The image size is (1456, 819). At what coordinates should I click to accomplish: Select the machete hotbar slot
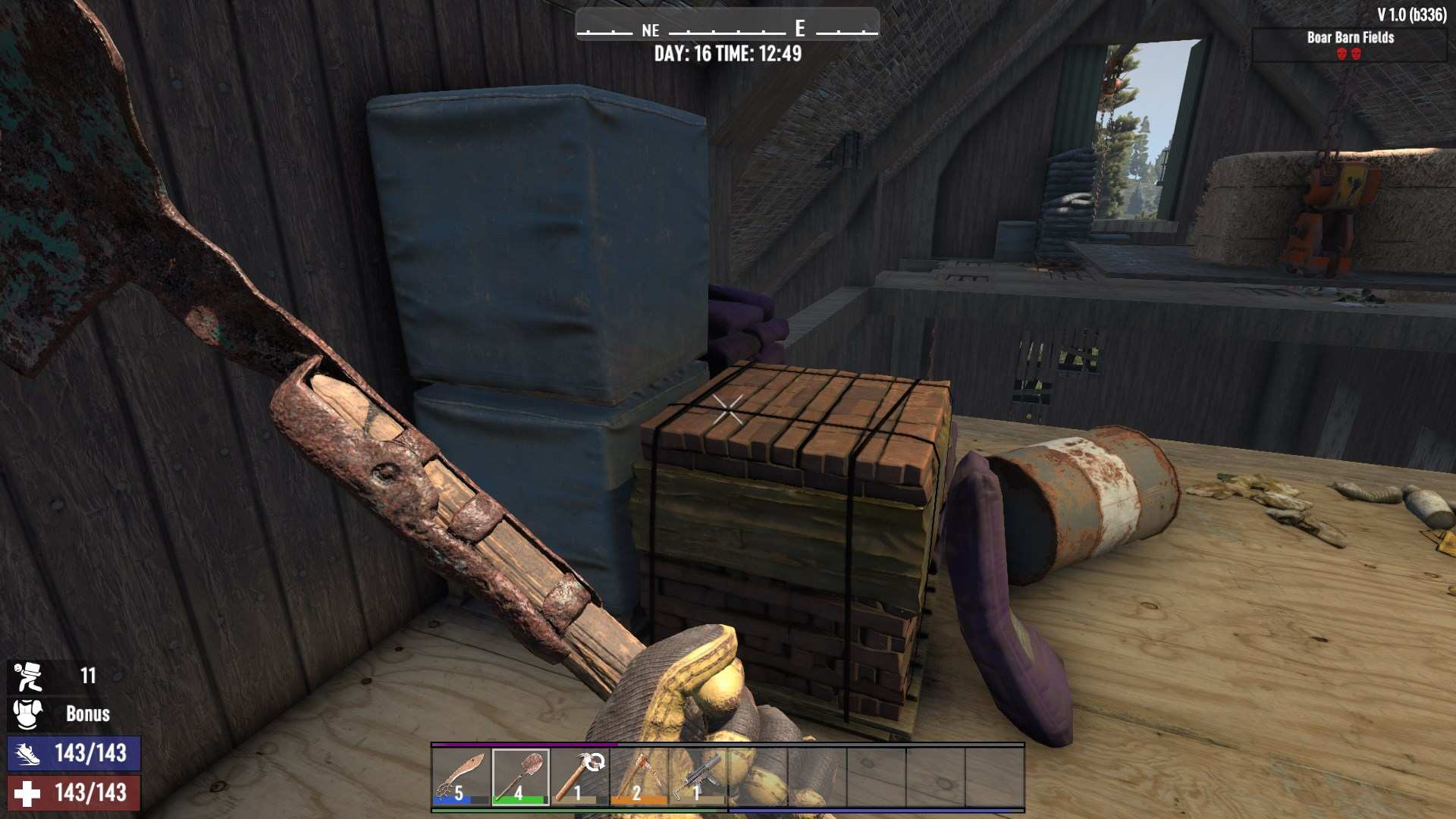[x=461, y=777]
